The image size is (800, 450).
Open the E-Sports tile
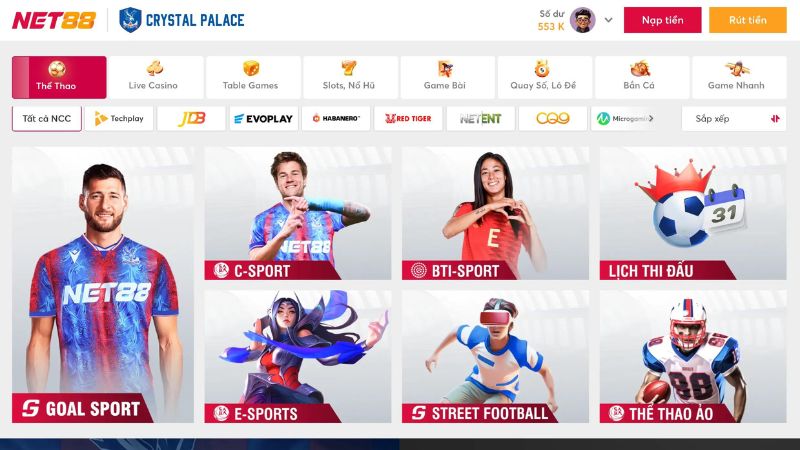(298, 356)
